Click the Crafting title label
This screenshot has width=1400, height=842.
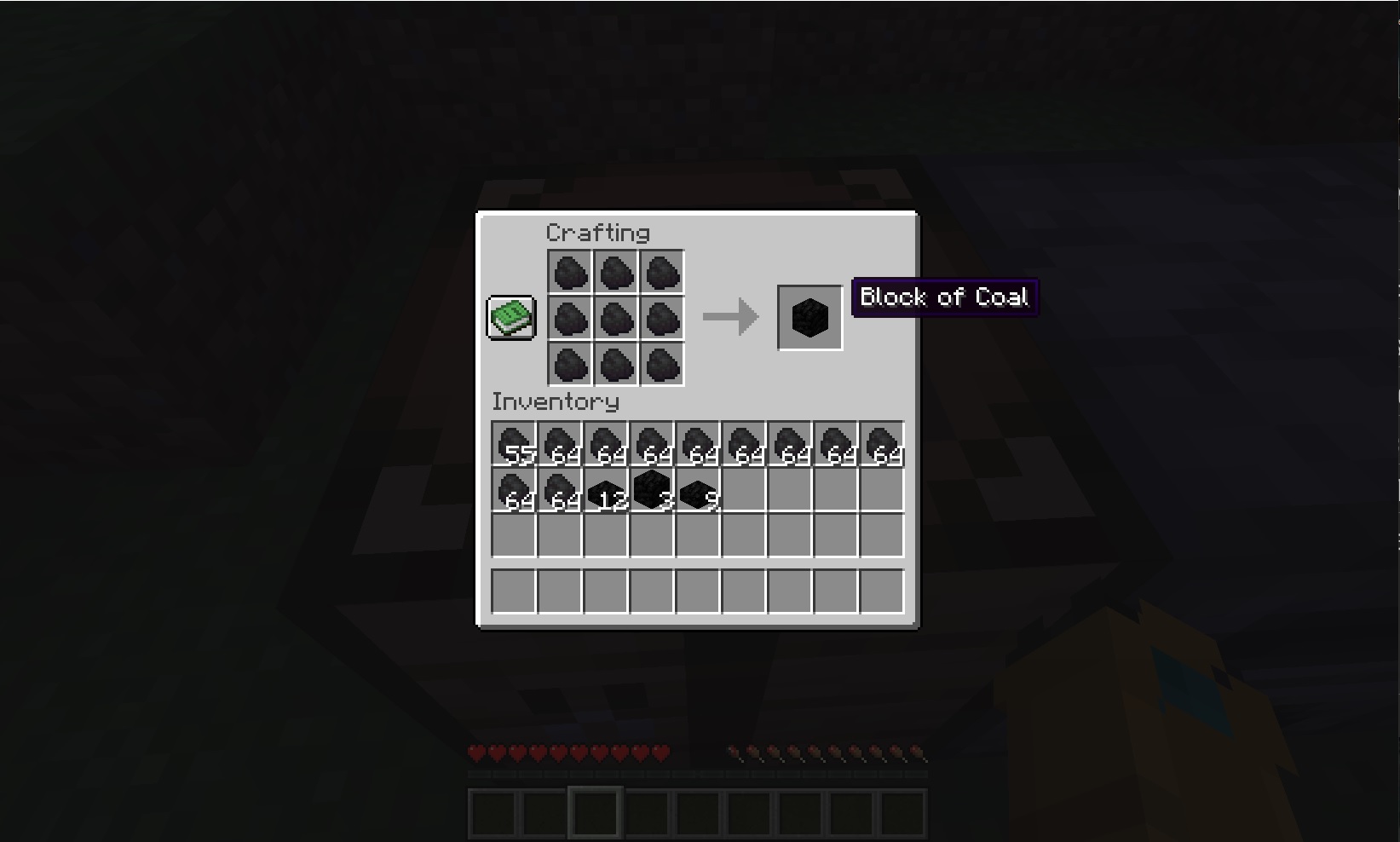(598, 232)
